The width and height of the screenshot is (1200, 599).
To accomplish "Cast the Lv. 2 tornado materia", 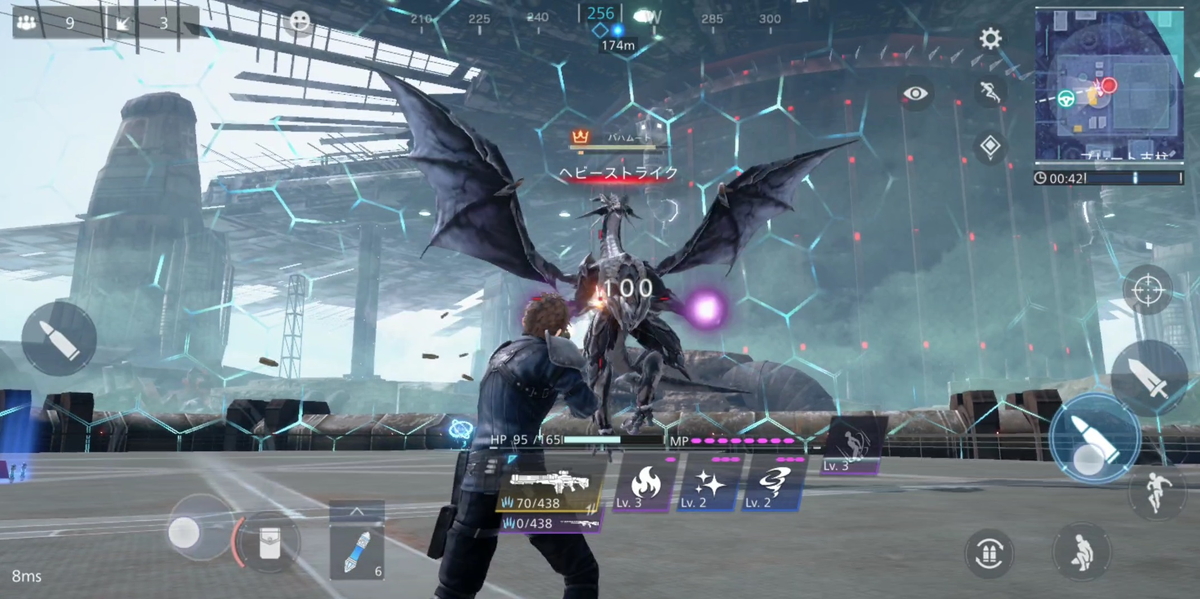I will [774, 484].
